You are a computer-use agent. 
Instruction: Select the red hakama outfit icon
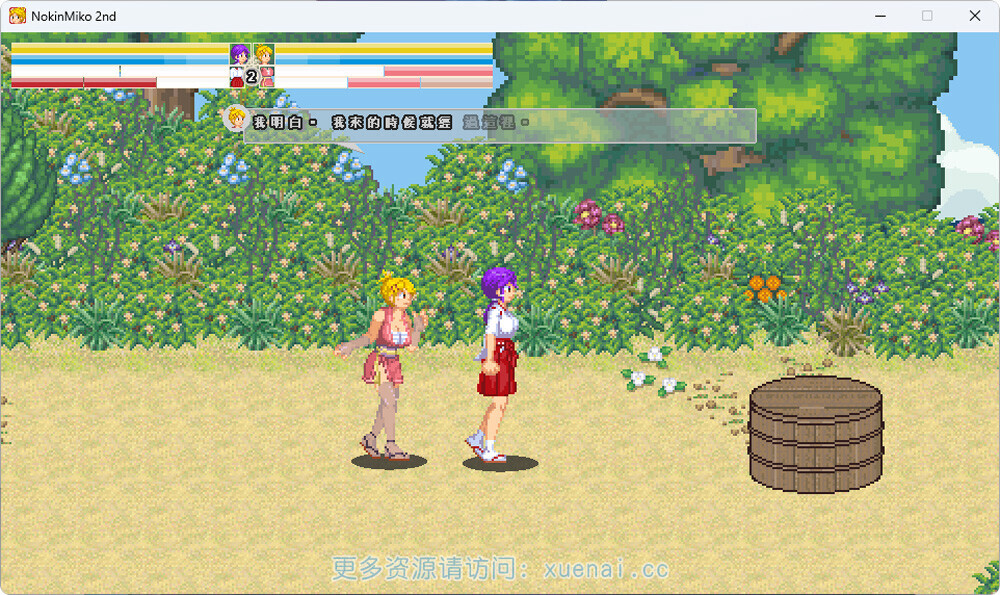pos(237,76)
